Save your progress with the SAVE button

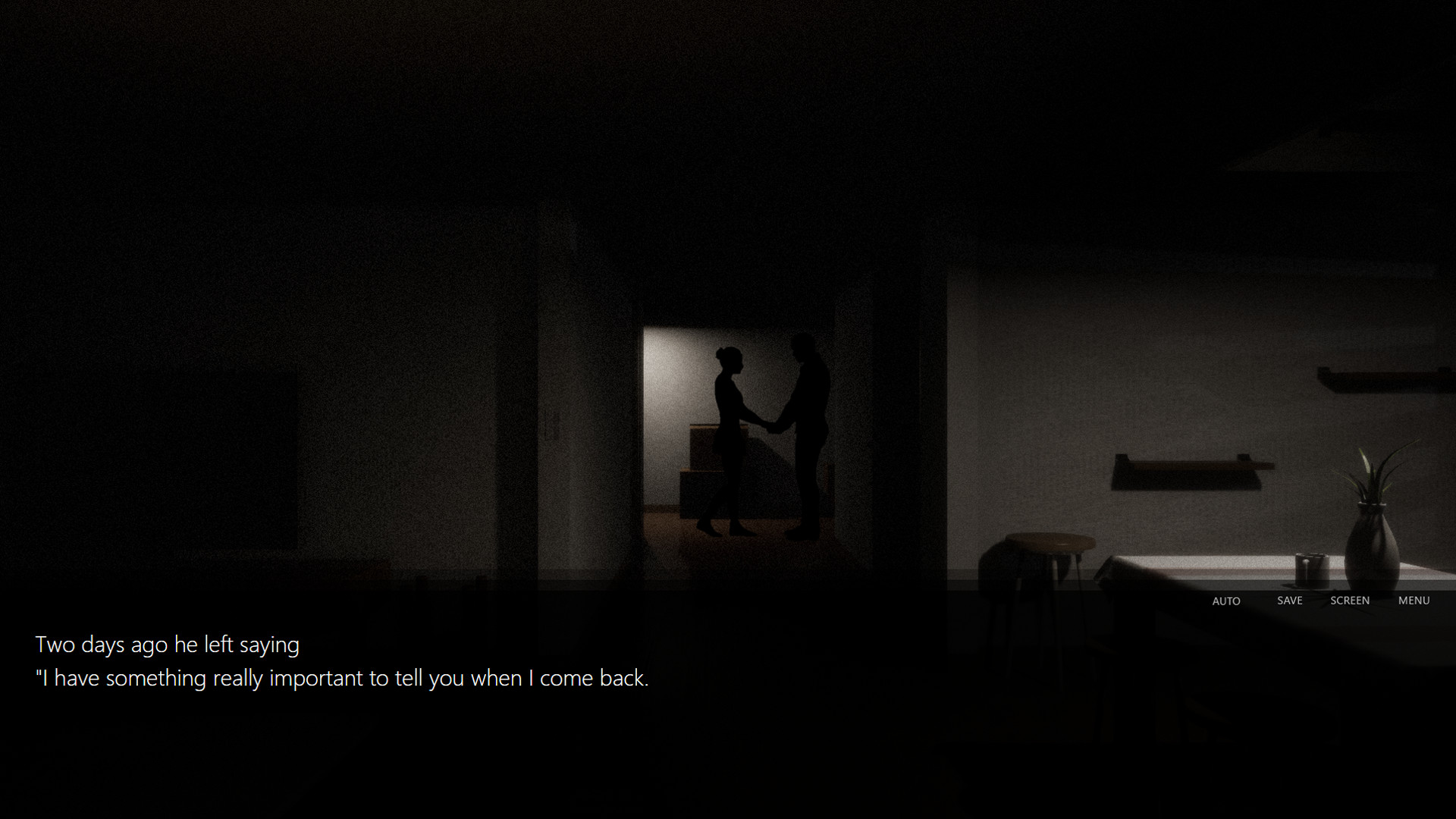tap(1289, 600)
